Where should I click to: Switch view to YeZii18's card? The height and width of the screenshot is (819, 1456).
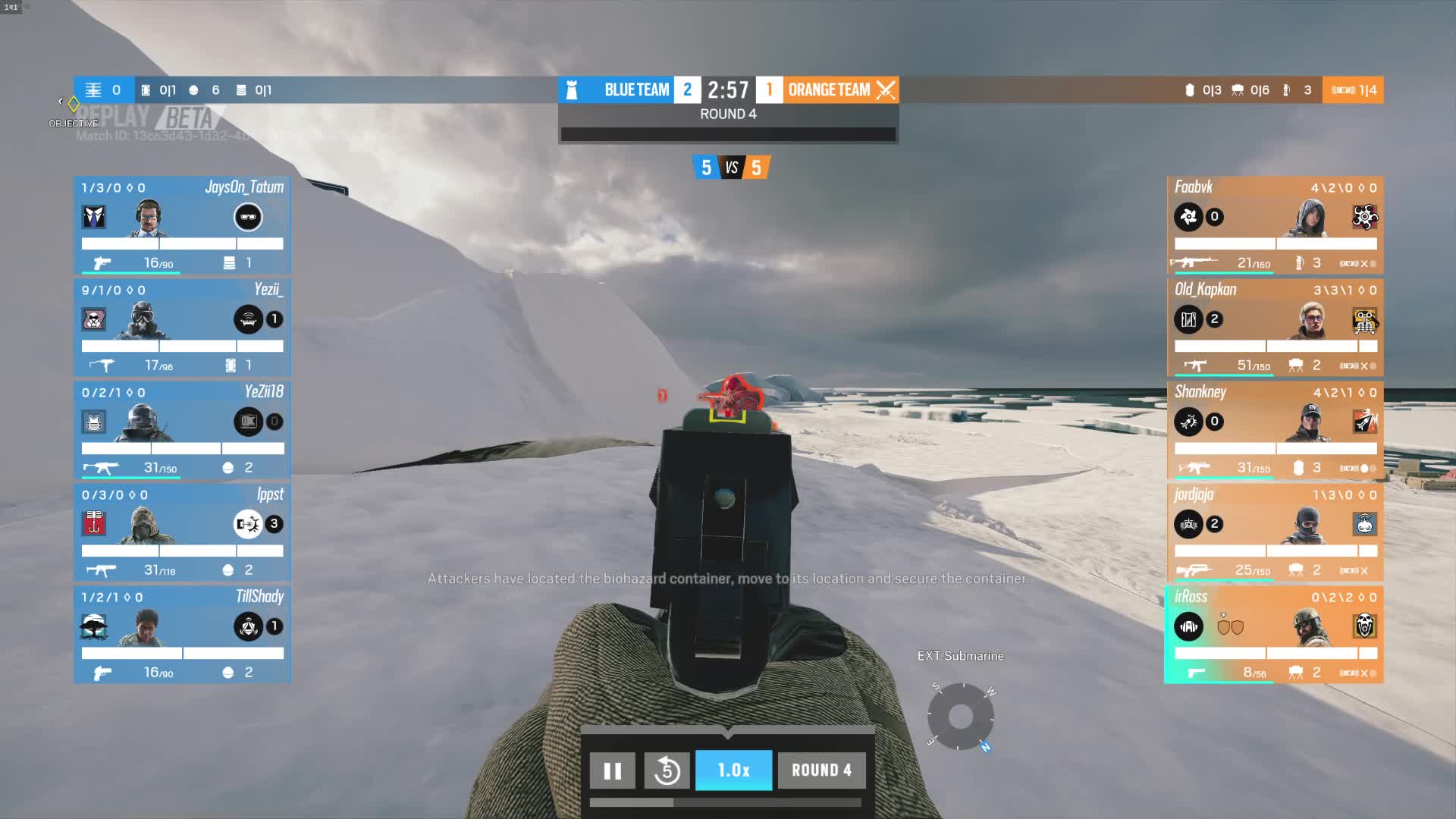coord(182,430)
